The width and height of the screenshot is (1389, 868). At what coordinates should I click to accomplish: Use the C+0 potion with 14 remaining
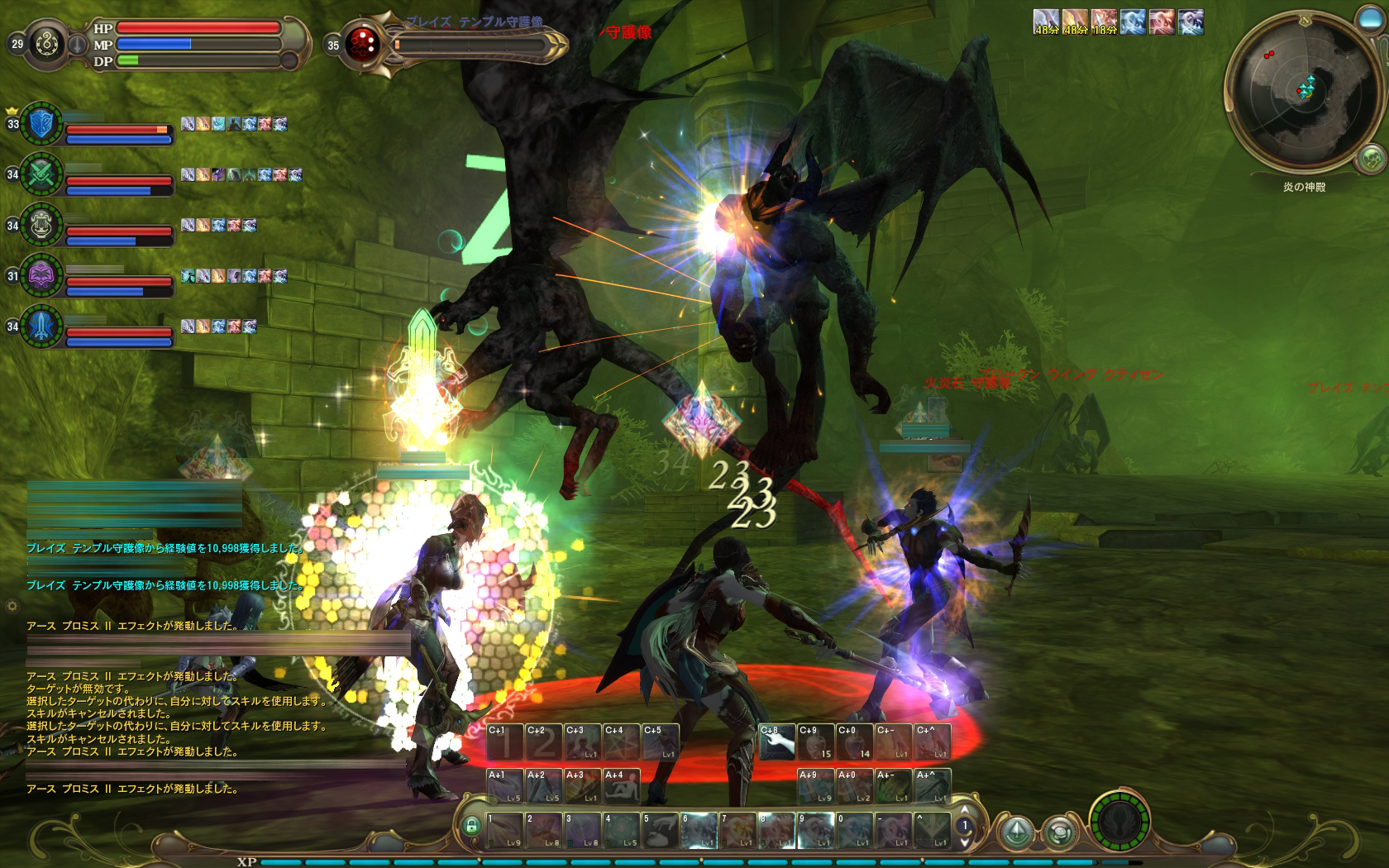click(855, 742)
